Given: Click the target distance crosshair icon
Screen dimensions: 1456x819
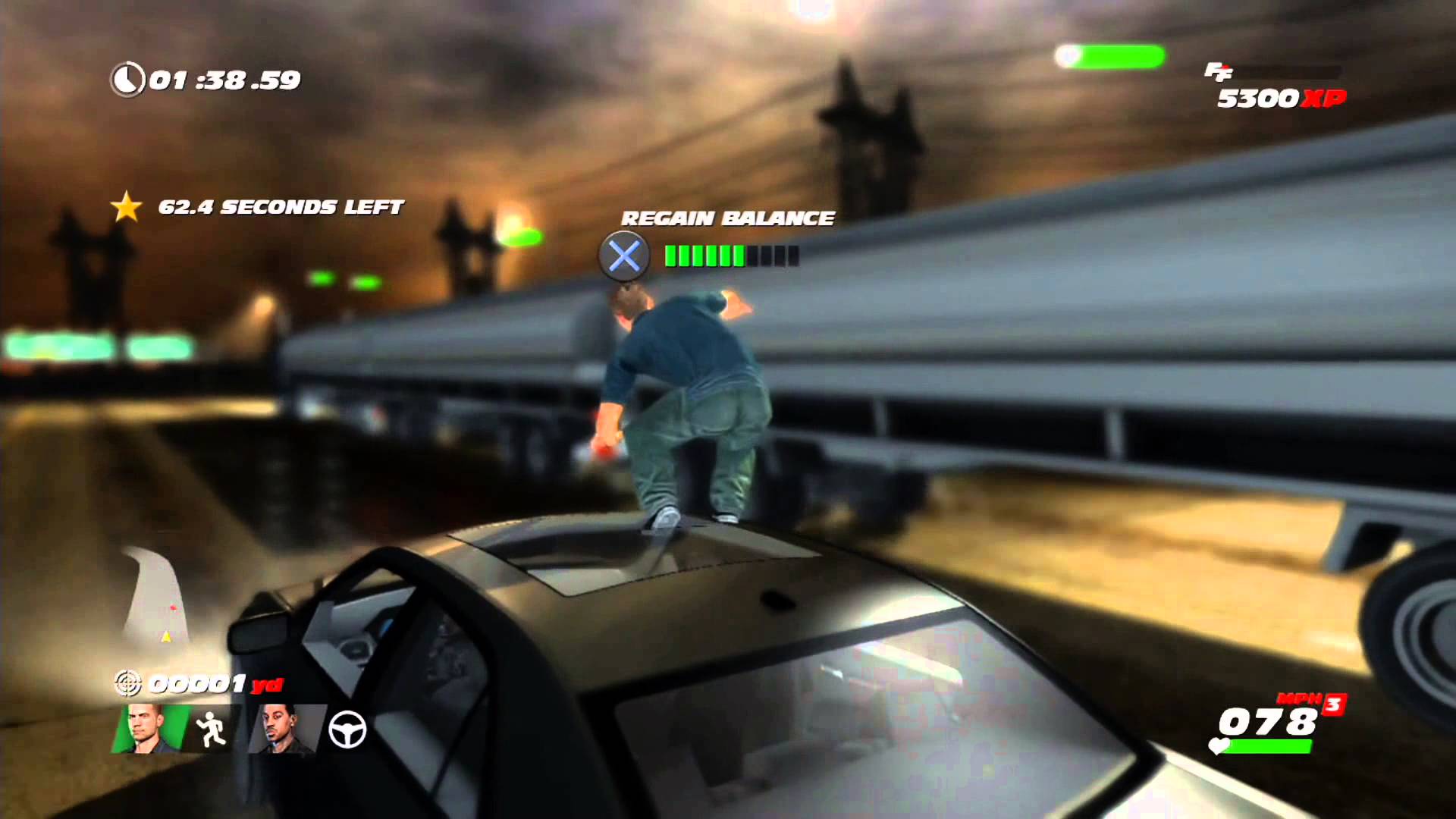Looking at the screenshot, I should click(127, 683).
